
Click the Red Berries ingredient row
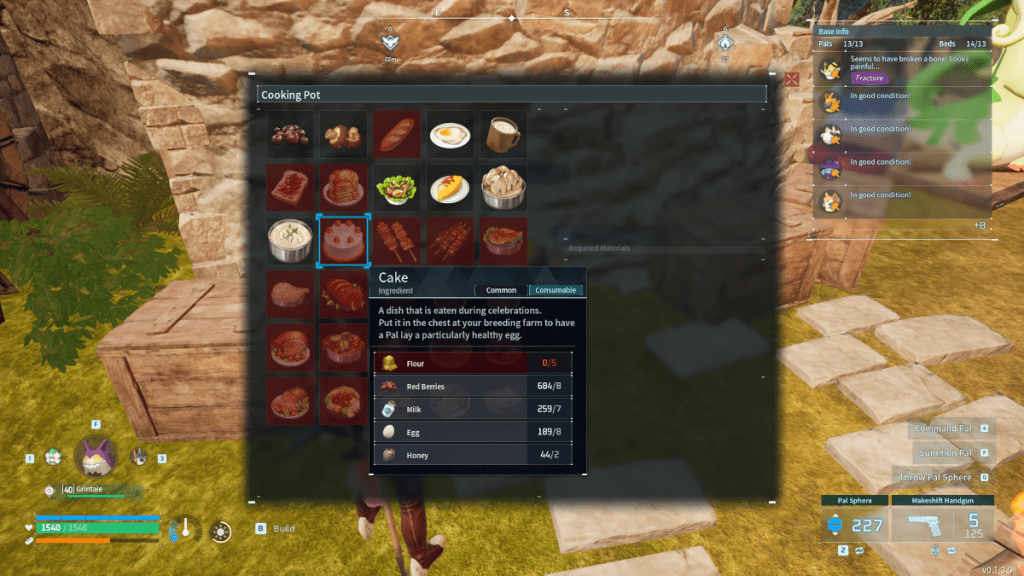[x=479, y=386]
